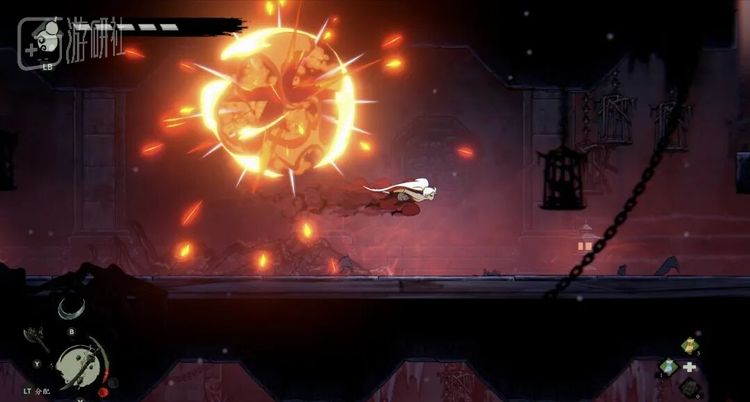Select the crescent blade weapon icon
This screenshot has height=402, width=750.
70,310
